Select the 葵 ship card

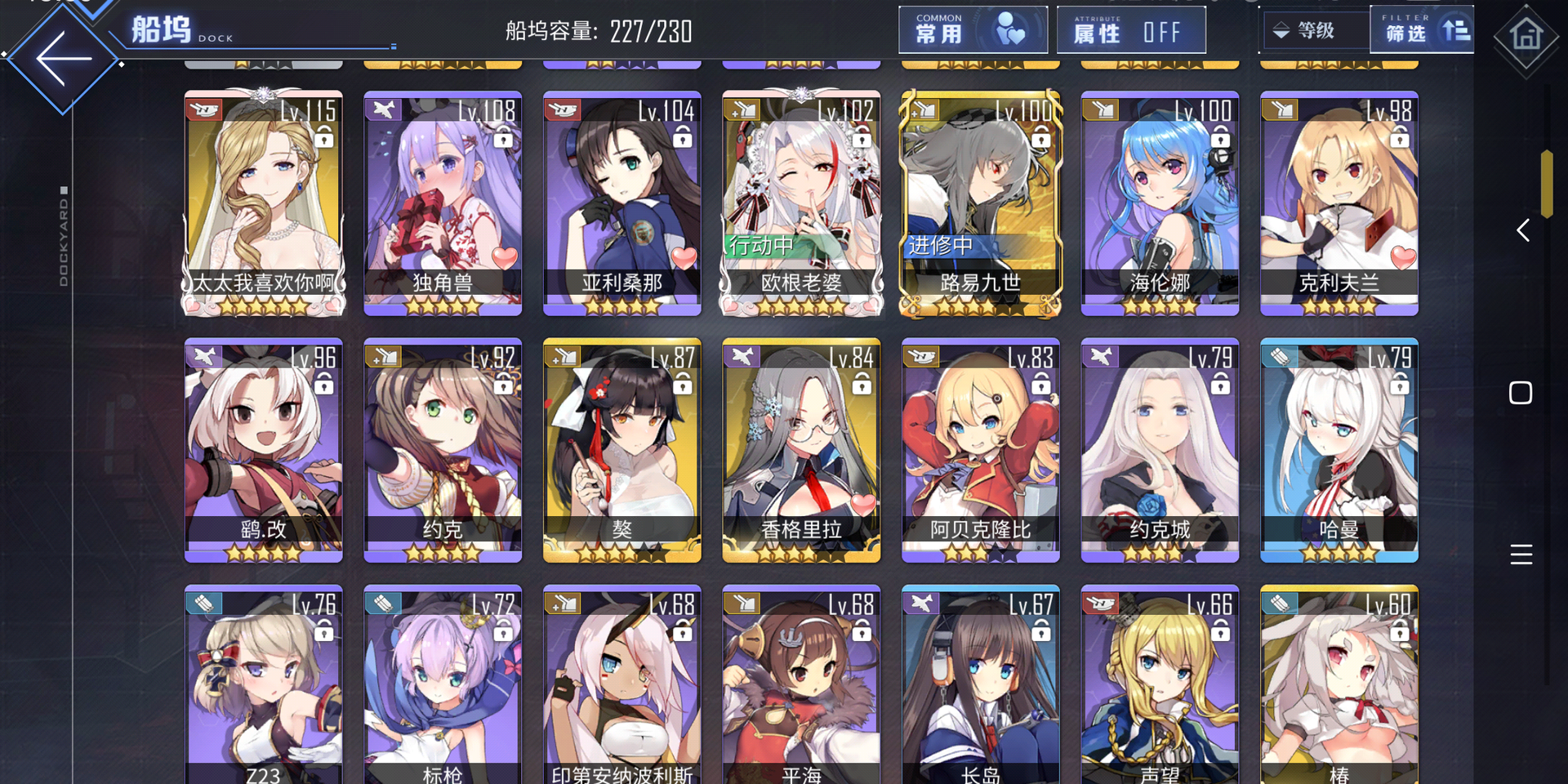[622, 450]
